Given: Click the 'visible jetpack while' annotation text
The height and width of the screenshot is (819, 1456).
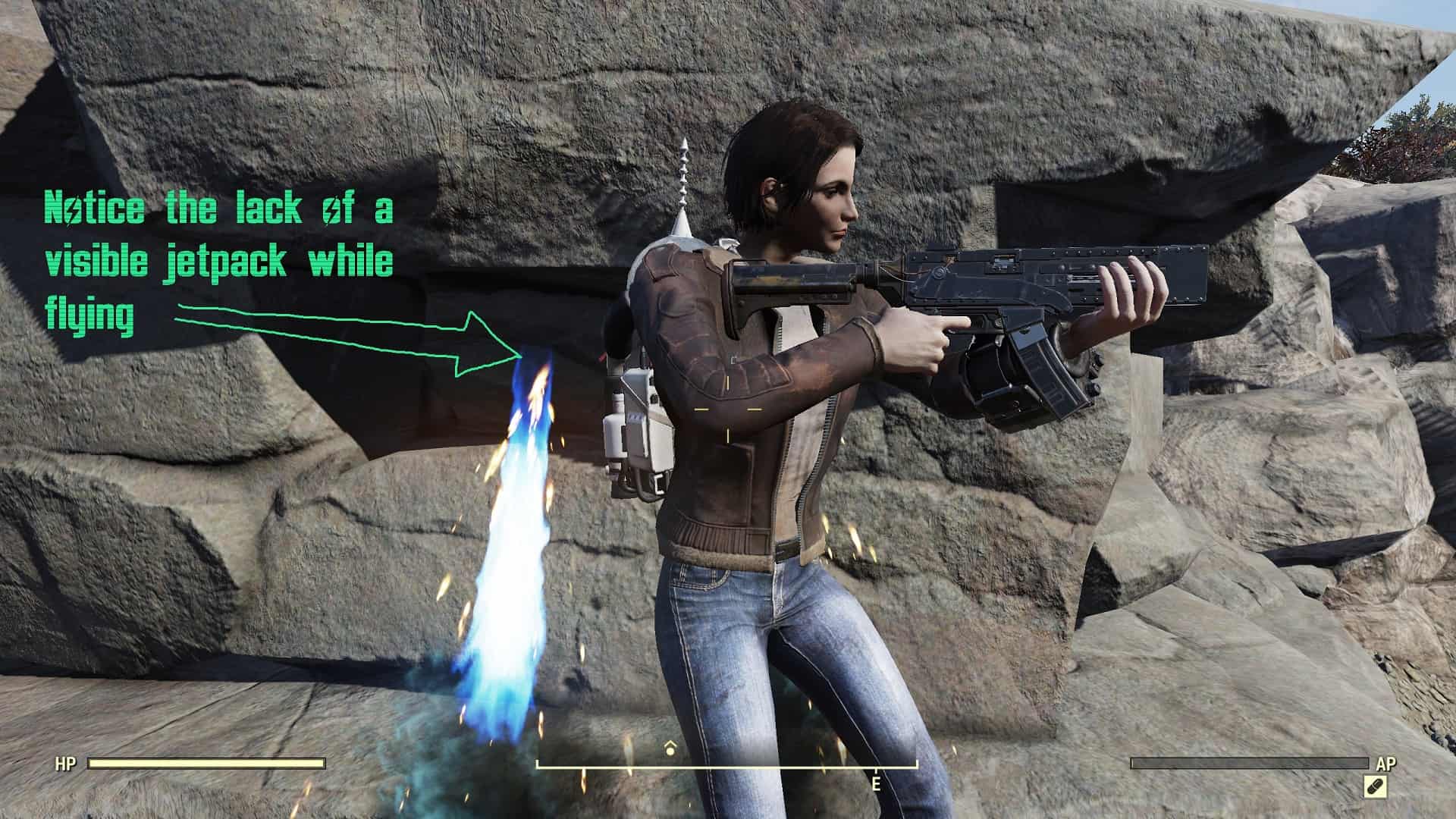Looking at the screenshot, I should [x=220, y=262].
